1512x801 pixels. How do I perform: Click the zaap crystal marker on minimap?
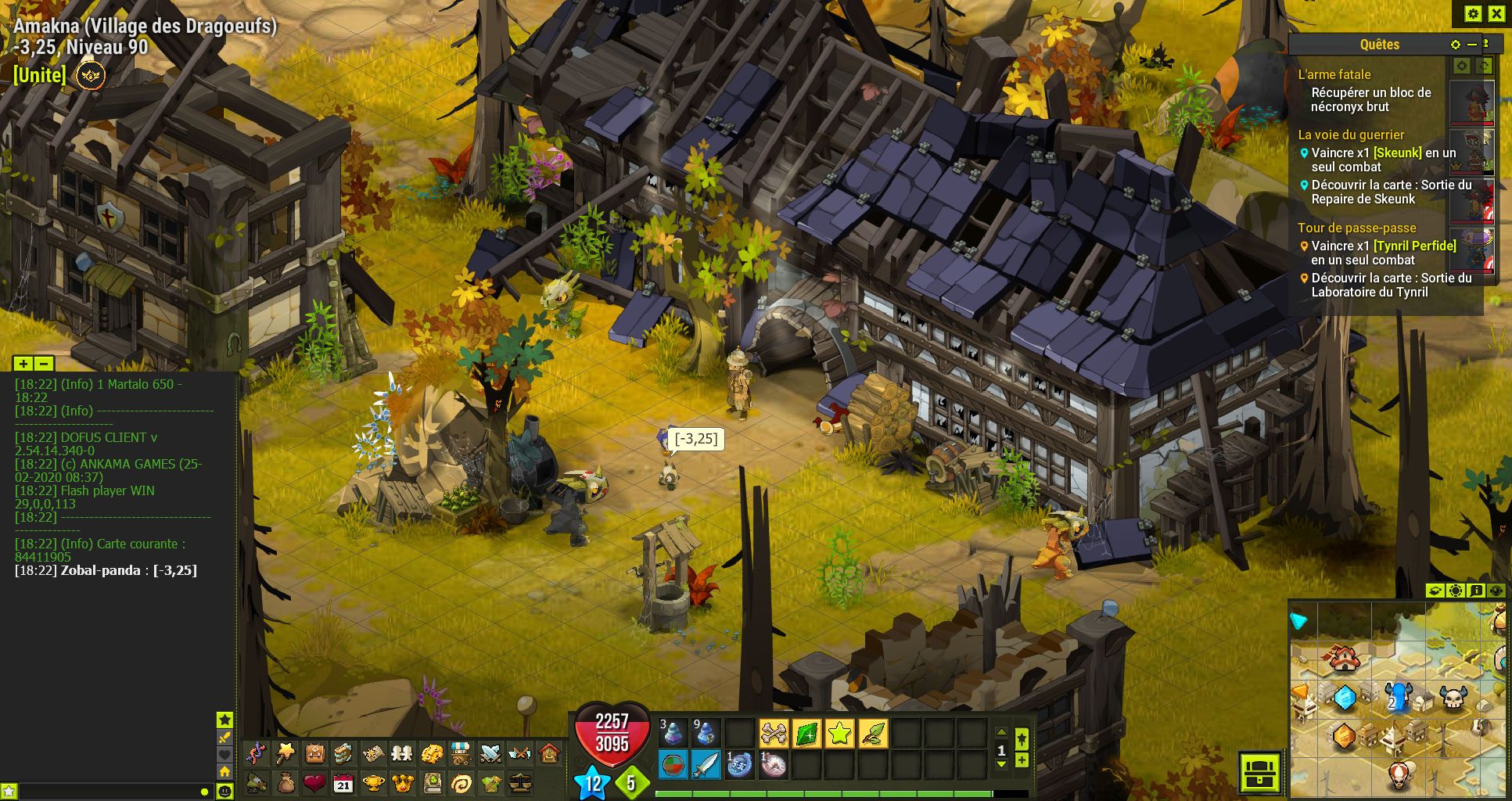coord(1345,696)
